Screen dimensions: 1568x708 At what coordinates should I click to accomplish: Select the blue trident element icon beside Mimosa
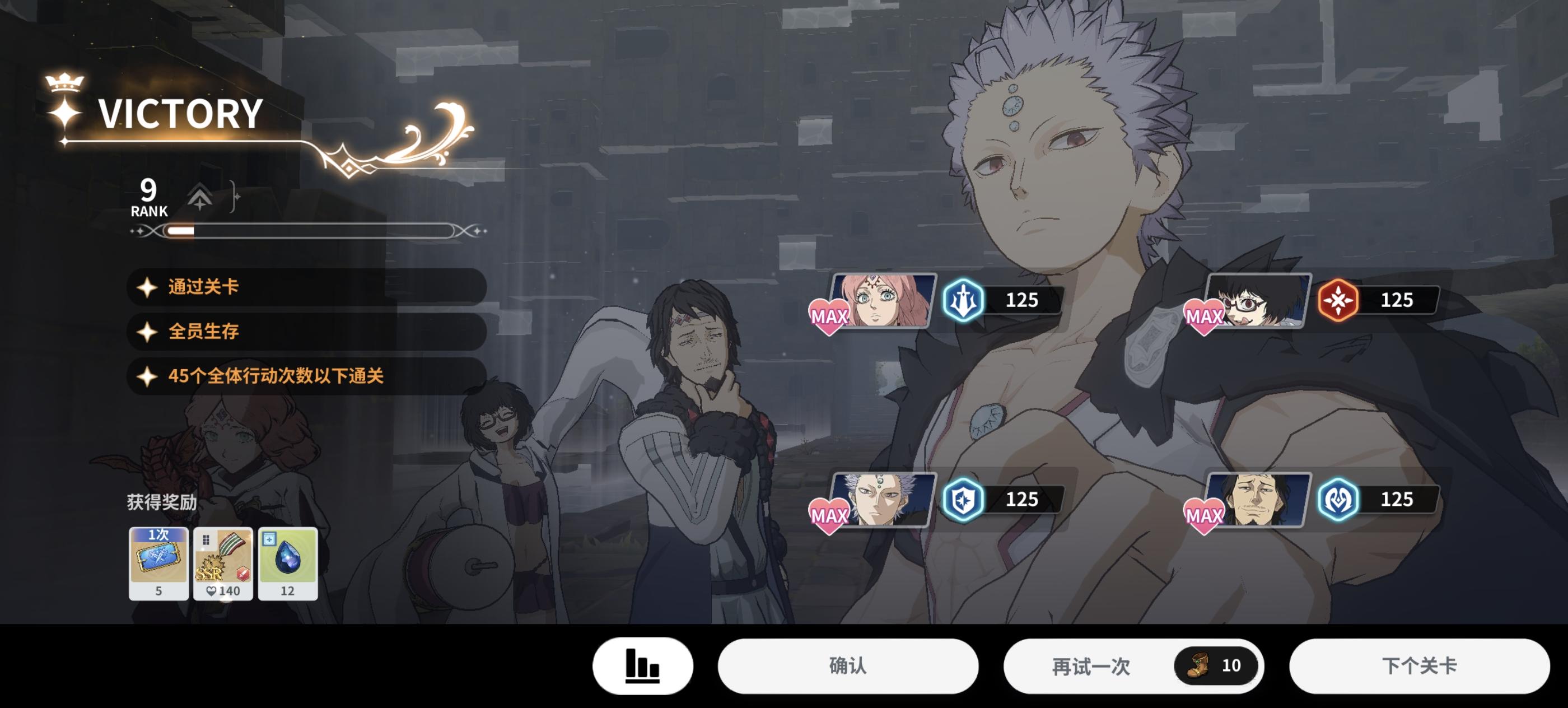(963, 300)
